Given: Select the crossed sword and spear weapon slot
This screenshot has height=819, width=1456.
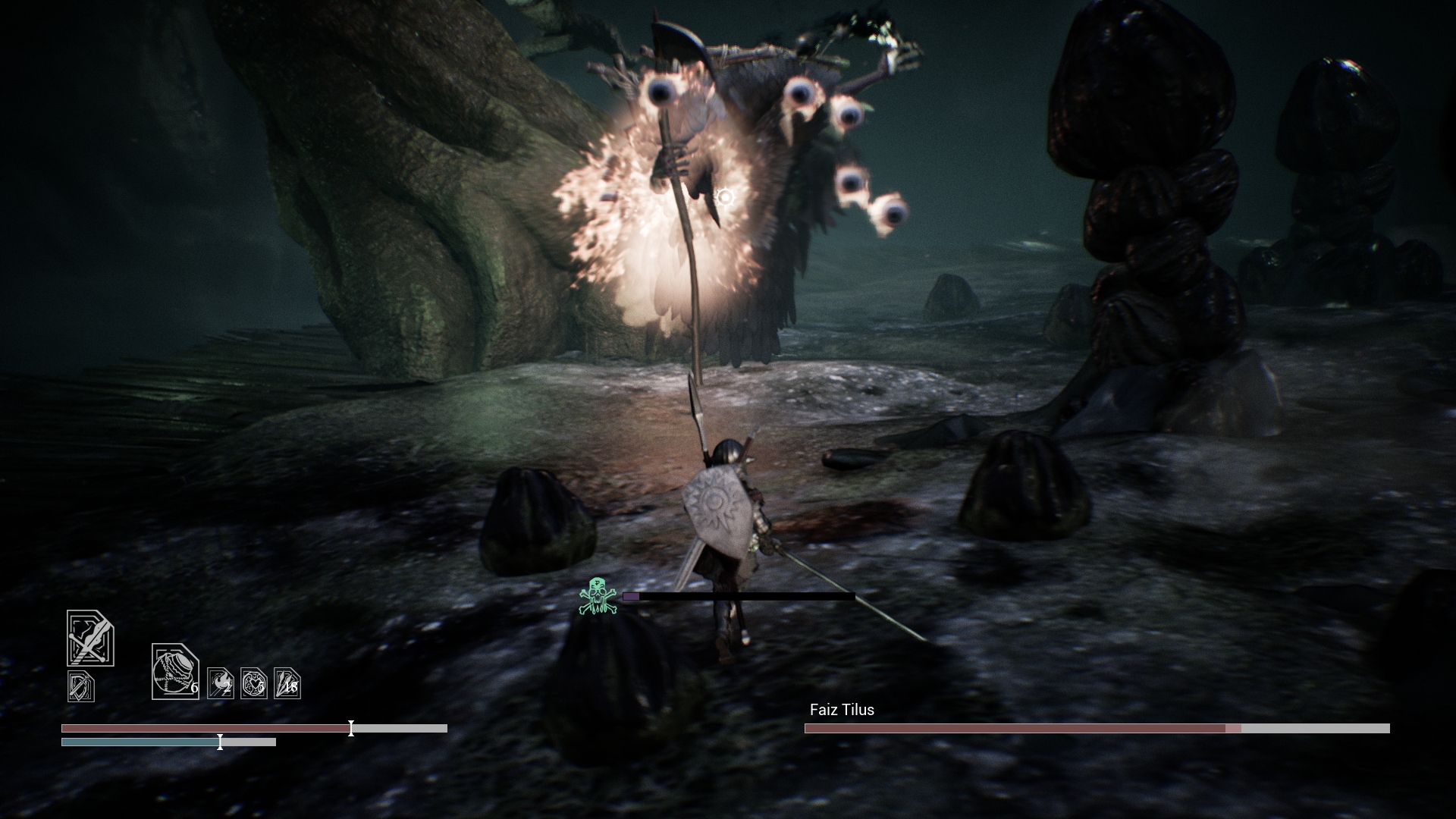Looking at the screenshot, I should tap(90, 639).
